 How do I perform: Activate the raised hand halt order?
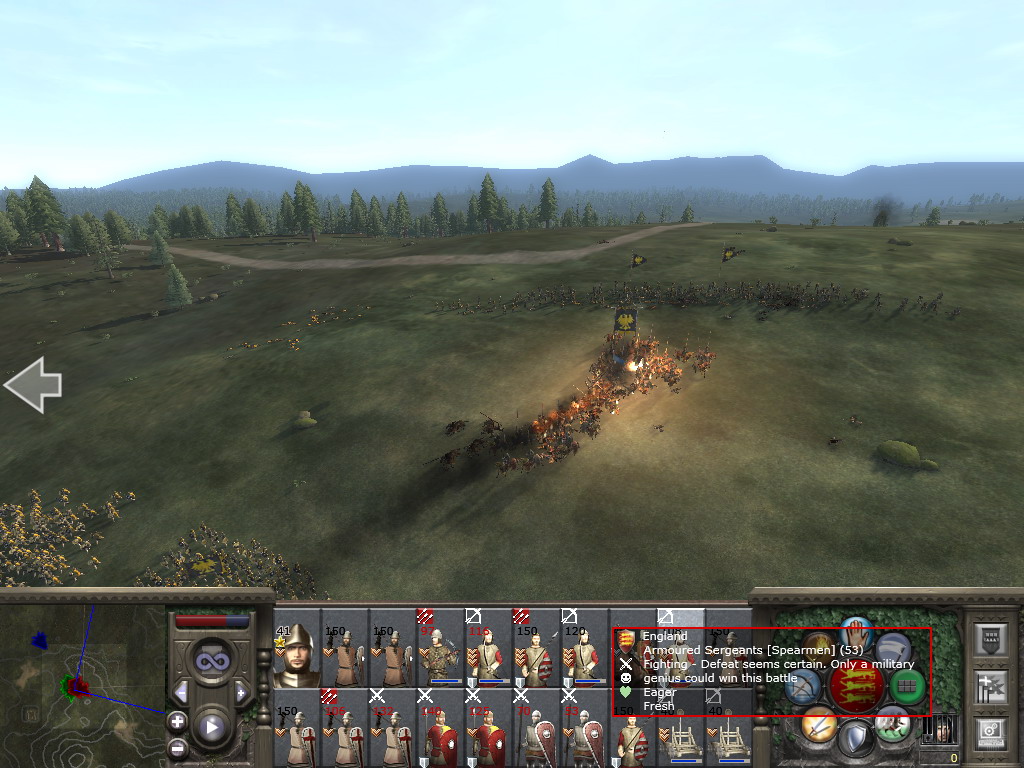point(856,632)
